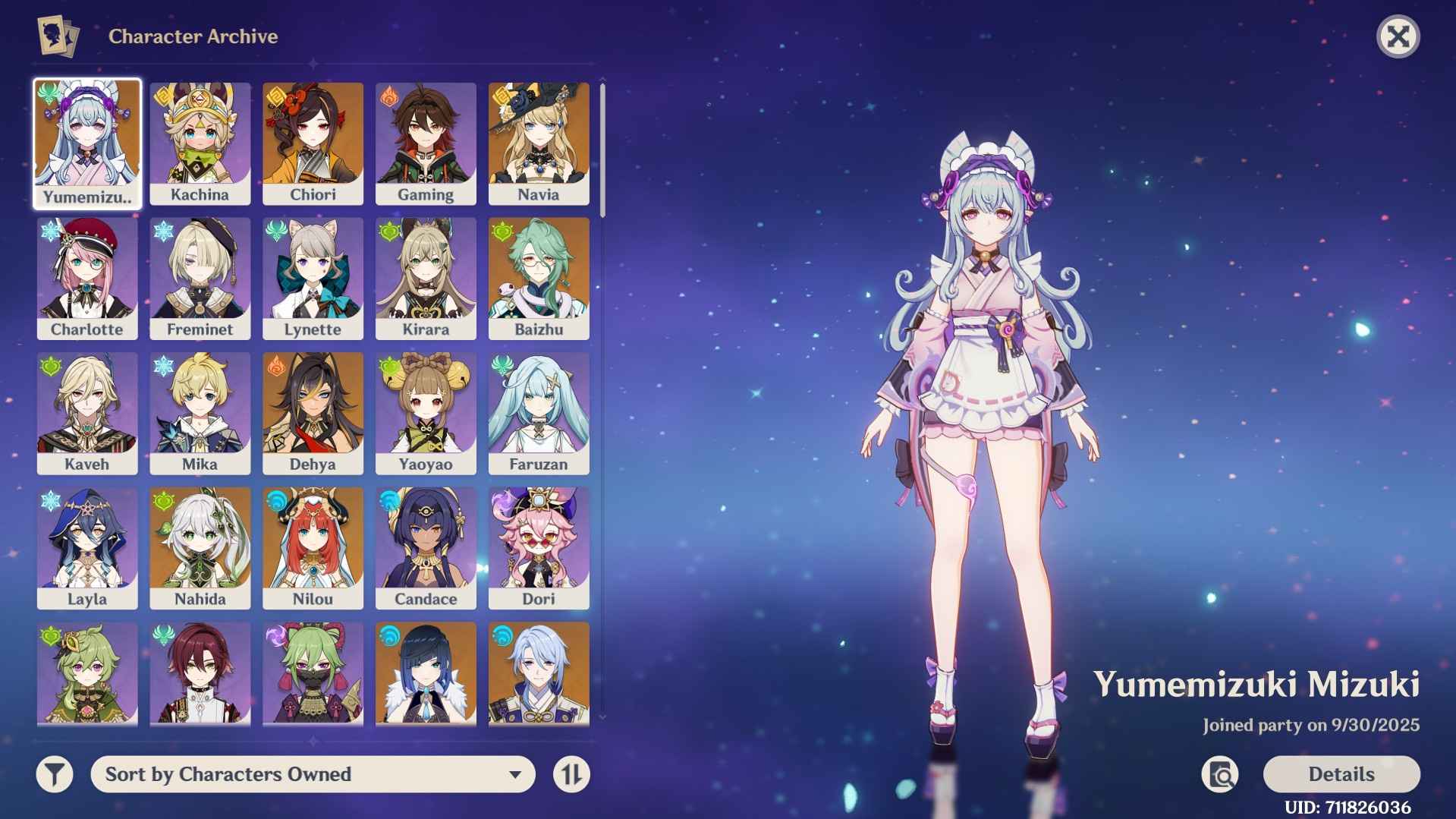This screenshot has height=819, width=1456.
Task: Click the Anemo element icon on Lynette's portrait
Action: 275,230
